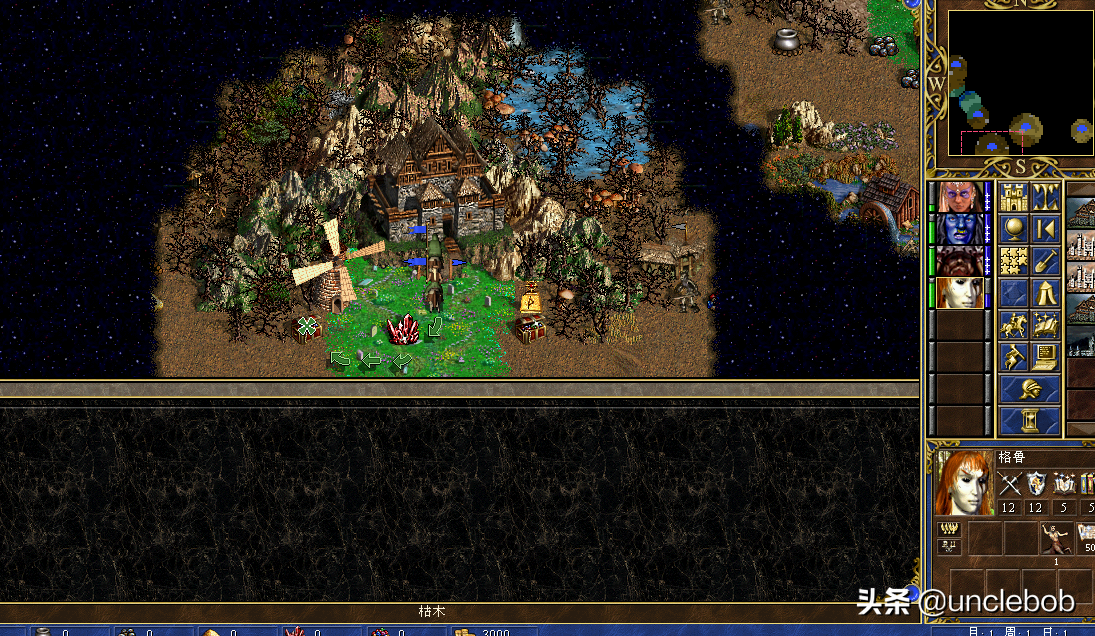
Task: Open system options computer button
Action: [1046, 357]
